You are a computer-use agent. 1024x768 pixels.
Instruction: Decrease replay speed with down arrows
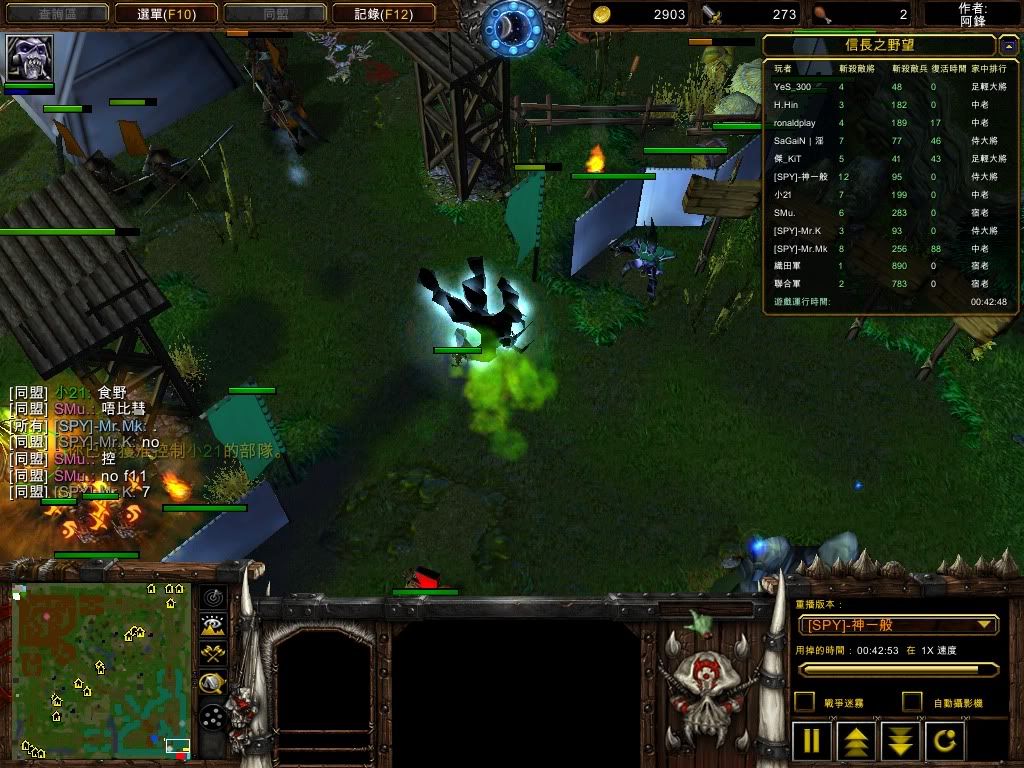tap(901, 742)
